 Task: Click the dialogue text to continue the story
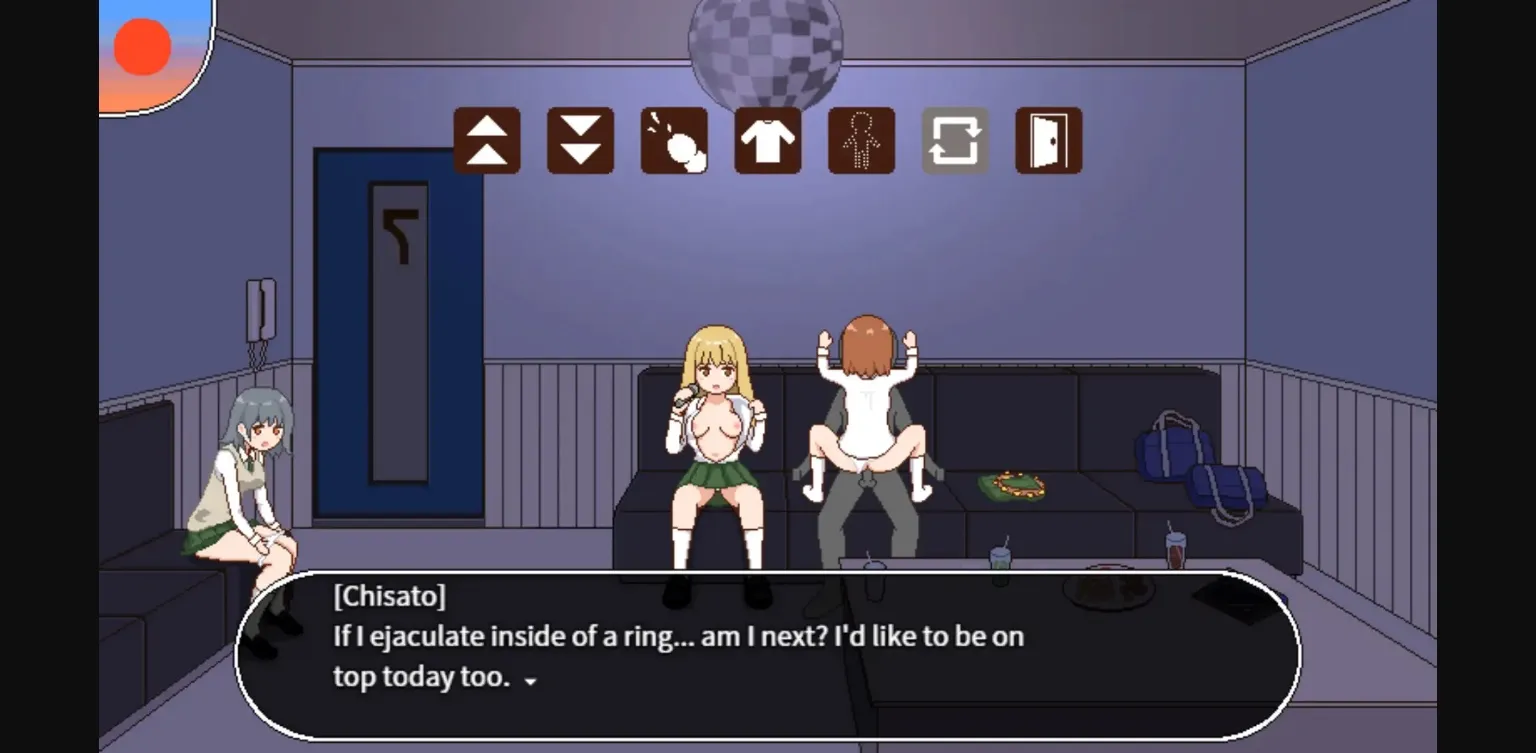click(678, 636)
